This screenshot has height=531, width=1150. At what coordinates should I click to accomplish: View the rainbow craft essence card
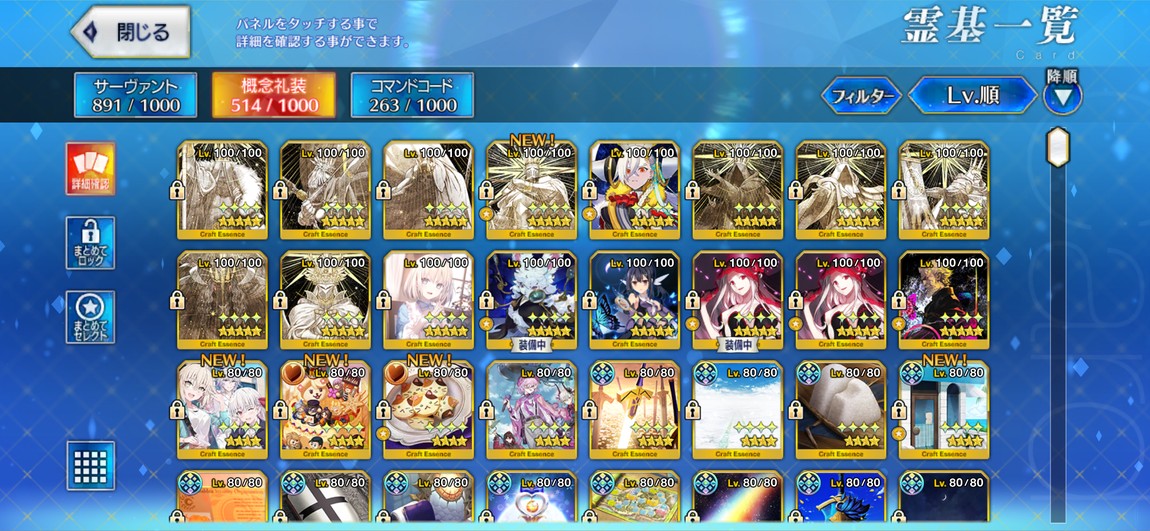click(737, 497)
